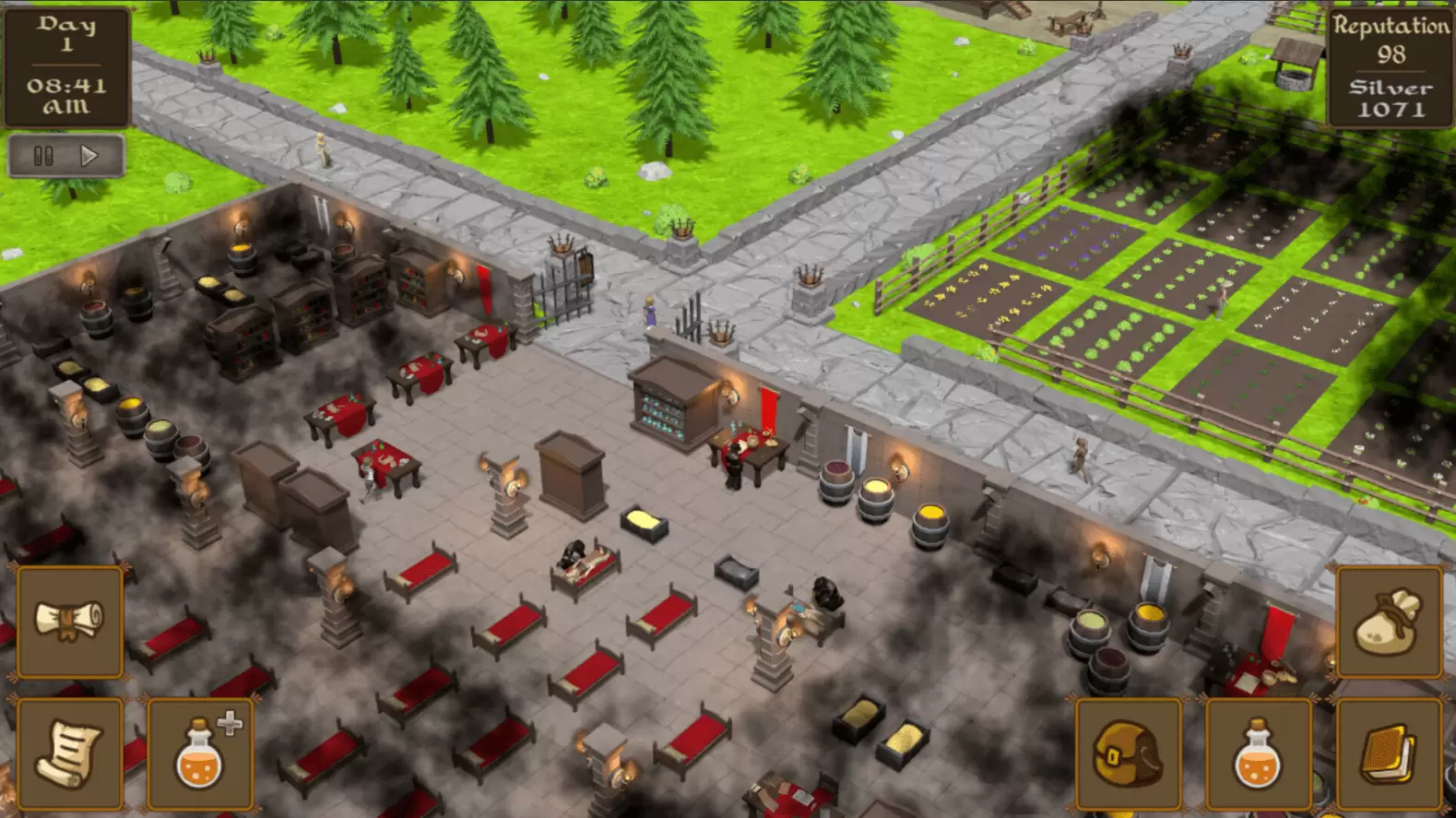Select the potion with plus sign button
This screenshot has height=818, width=1456.
click(200, 753)
